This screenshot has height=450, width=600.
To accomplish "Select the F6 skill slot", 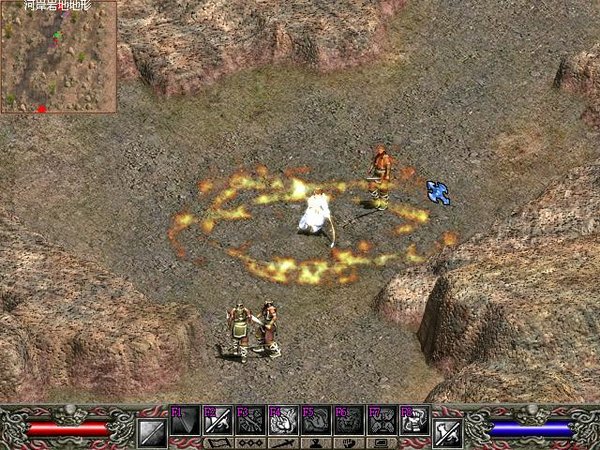I will pyautogui.click(x=349, y=421).
